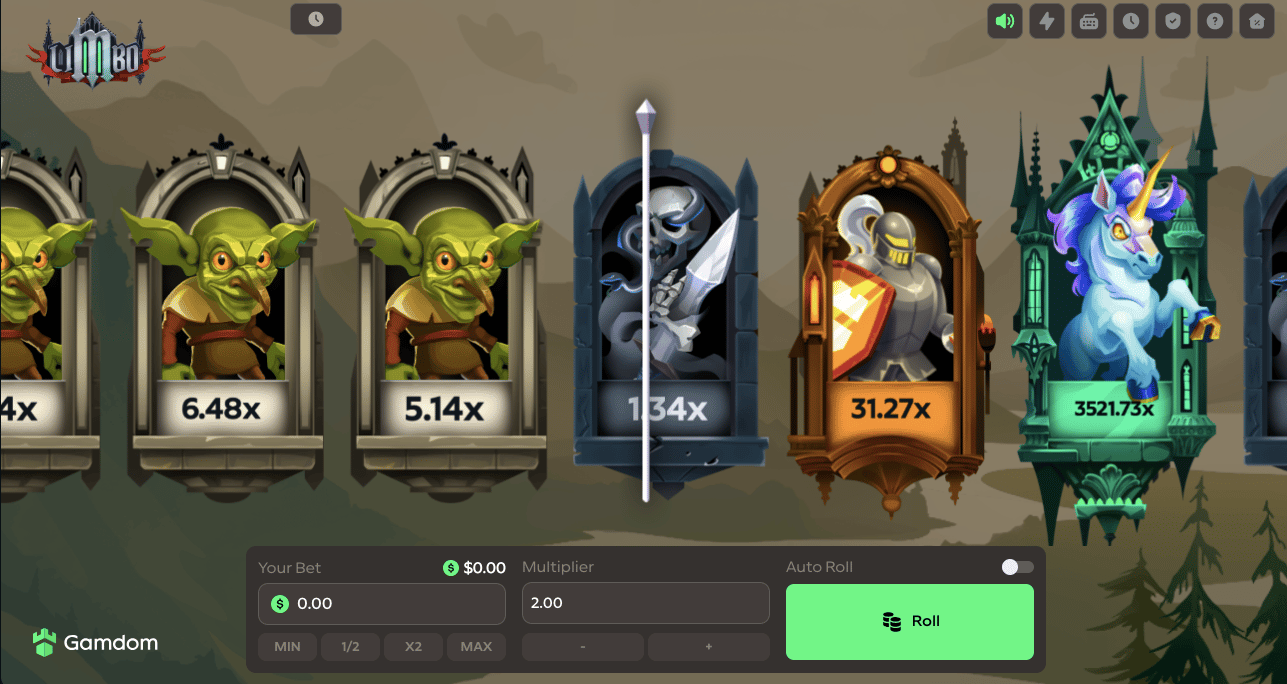1287x684 pixels.
Task: Halve the bet with the 1/2 button
Action: click(x=350, y=647)
